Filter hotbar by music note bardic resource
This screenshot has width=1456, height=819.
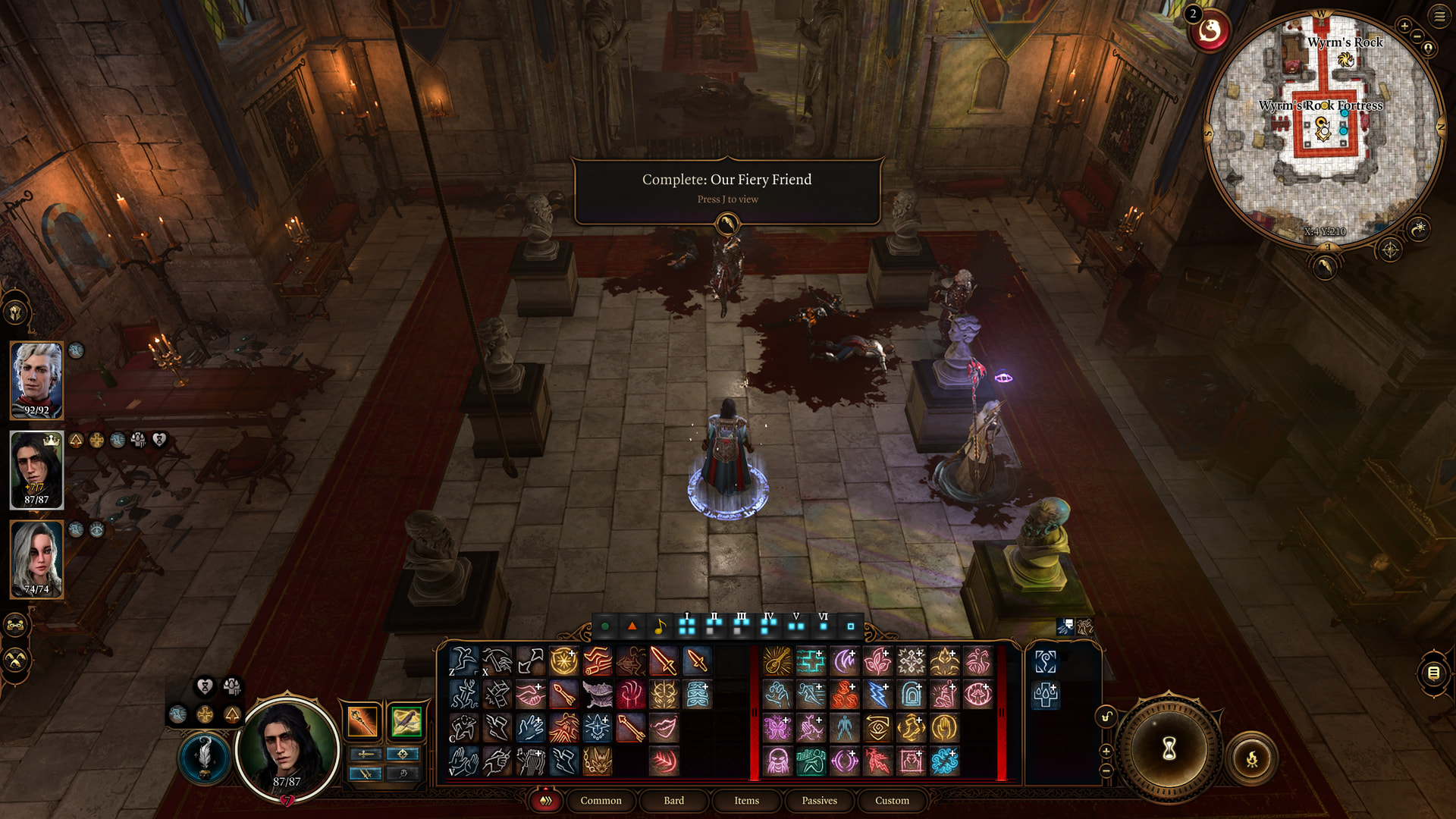[660, 626]
